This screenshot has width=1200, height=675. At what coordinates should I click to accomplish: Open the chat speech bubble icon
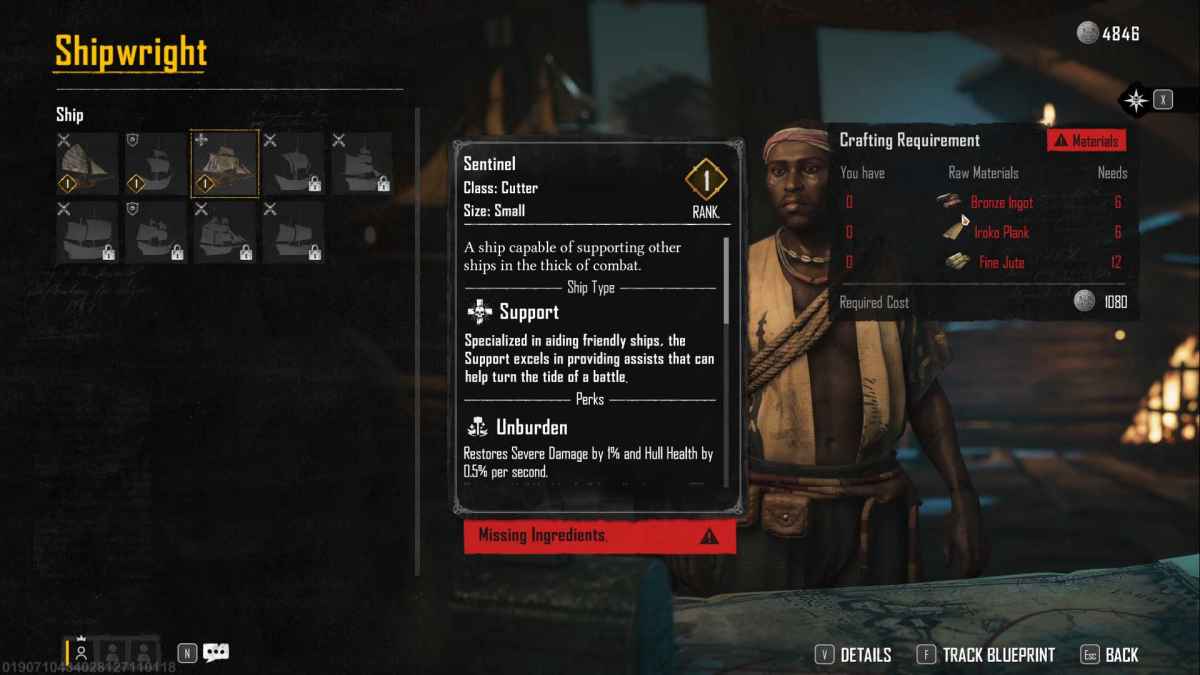pos(216,653)
